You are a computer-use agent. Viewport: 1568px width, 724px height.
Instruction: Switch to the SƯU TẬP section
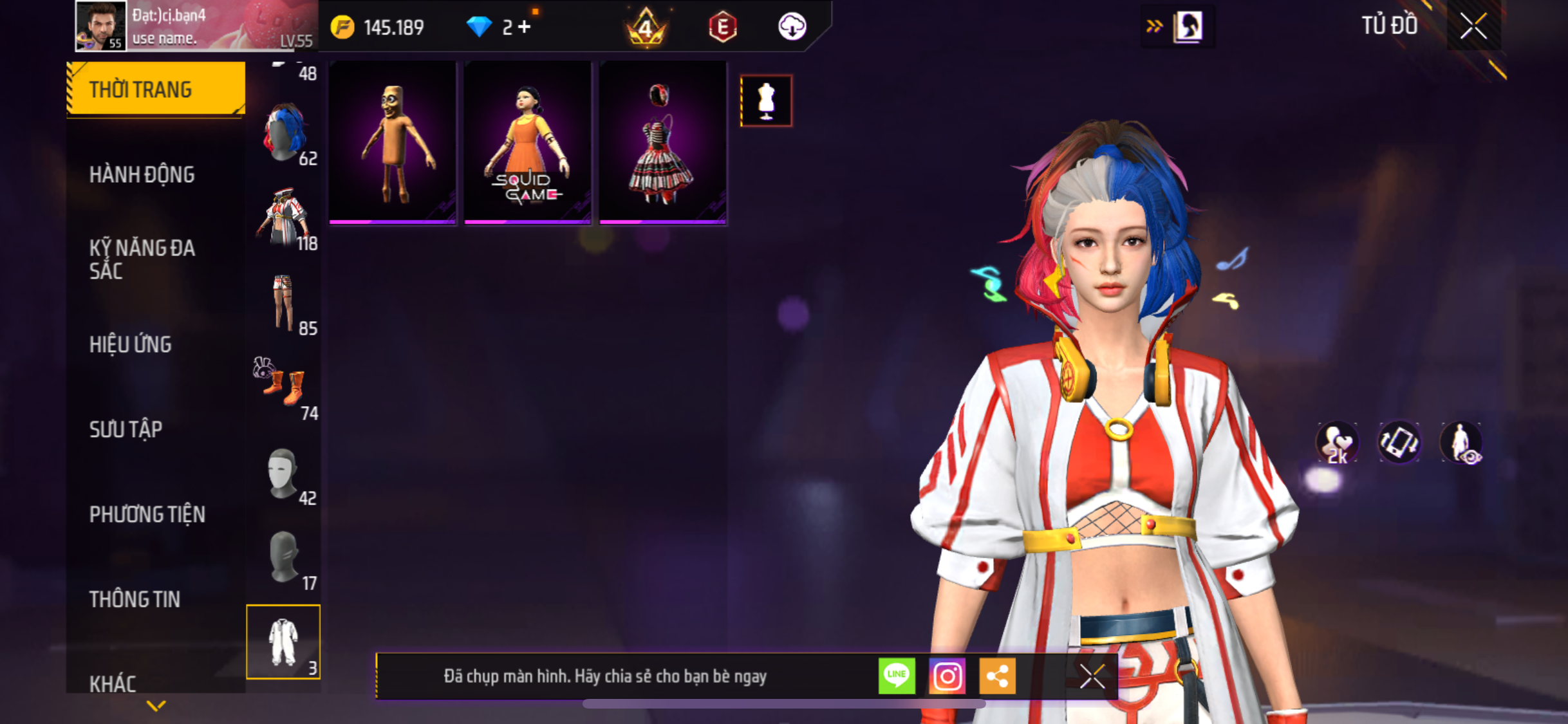pyautogui.click(x=126, y=429)
